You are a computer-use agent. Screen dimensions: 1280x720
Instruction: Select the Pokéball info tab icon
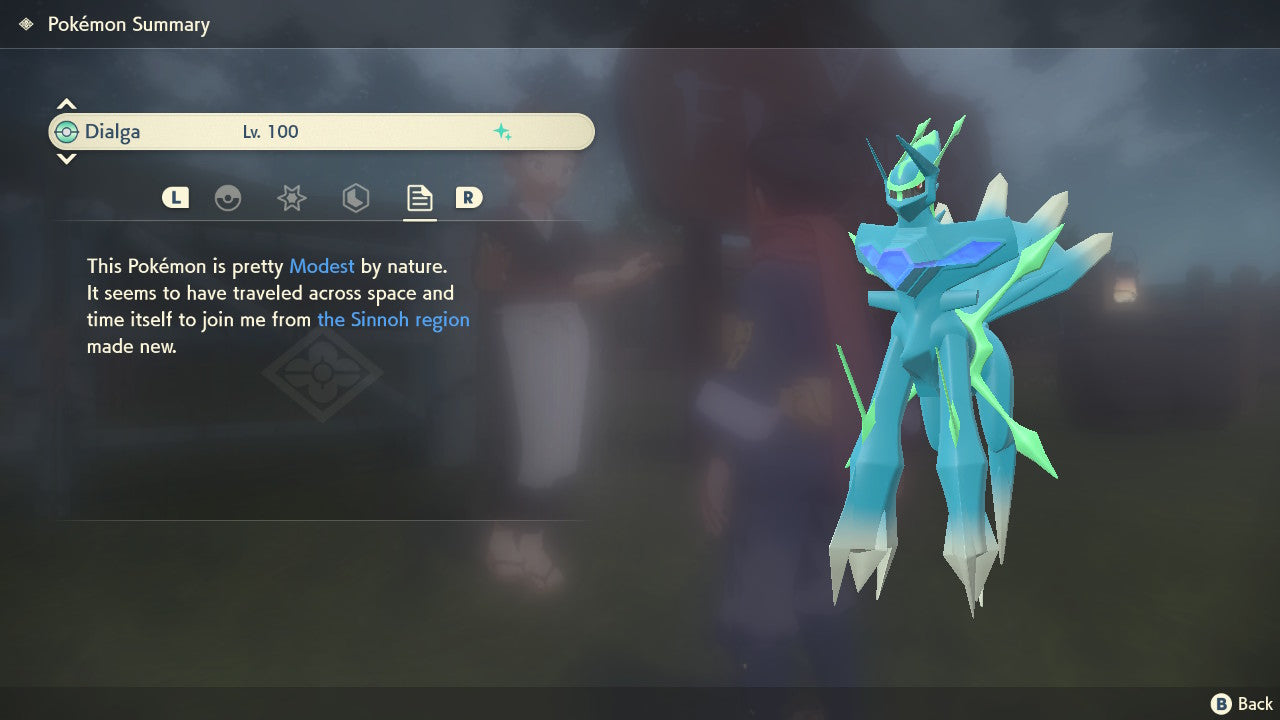228,197
